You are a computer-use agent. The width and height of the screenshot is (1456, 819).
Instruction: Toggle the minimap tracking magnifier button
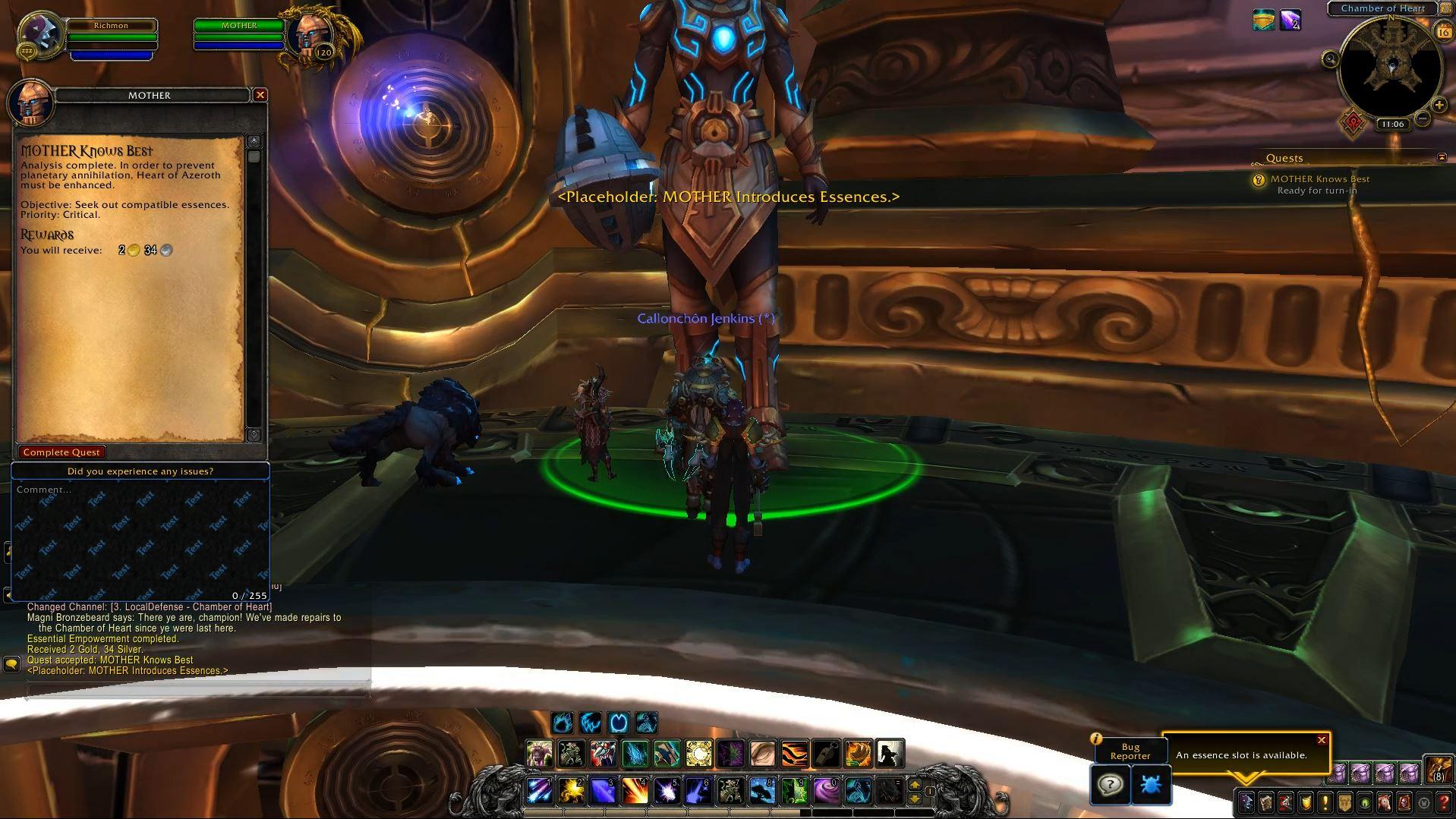point(1330,59)
